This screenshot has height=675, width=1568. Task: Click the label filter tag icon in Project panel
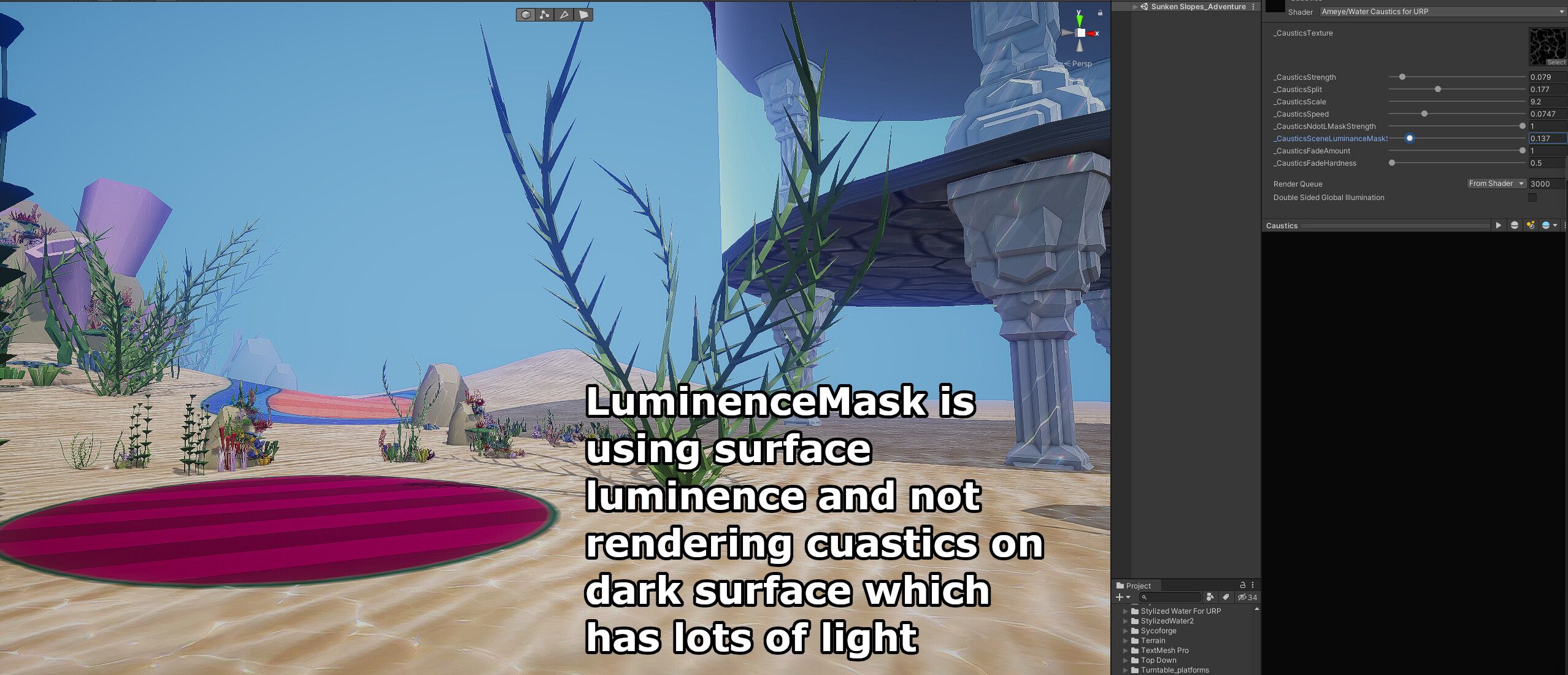(x=1227, y=598)
